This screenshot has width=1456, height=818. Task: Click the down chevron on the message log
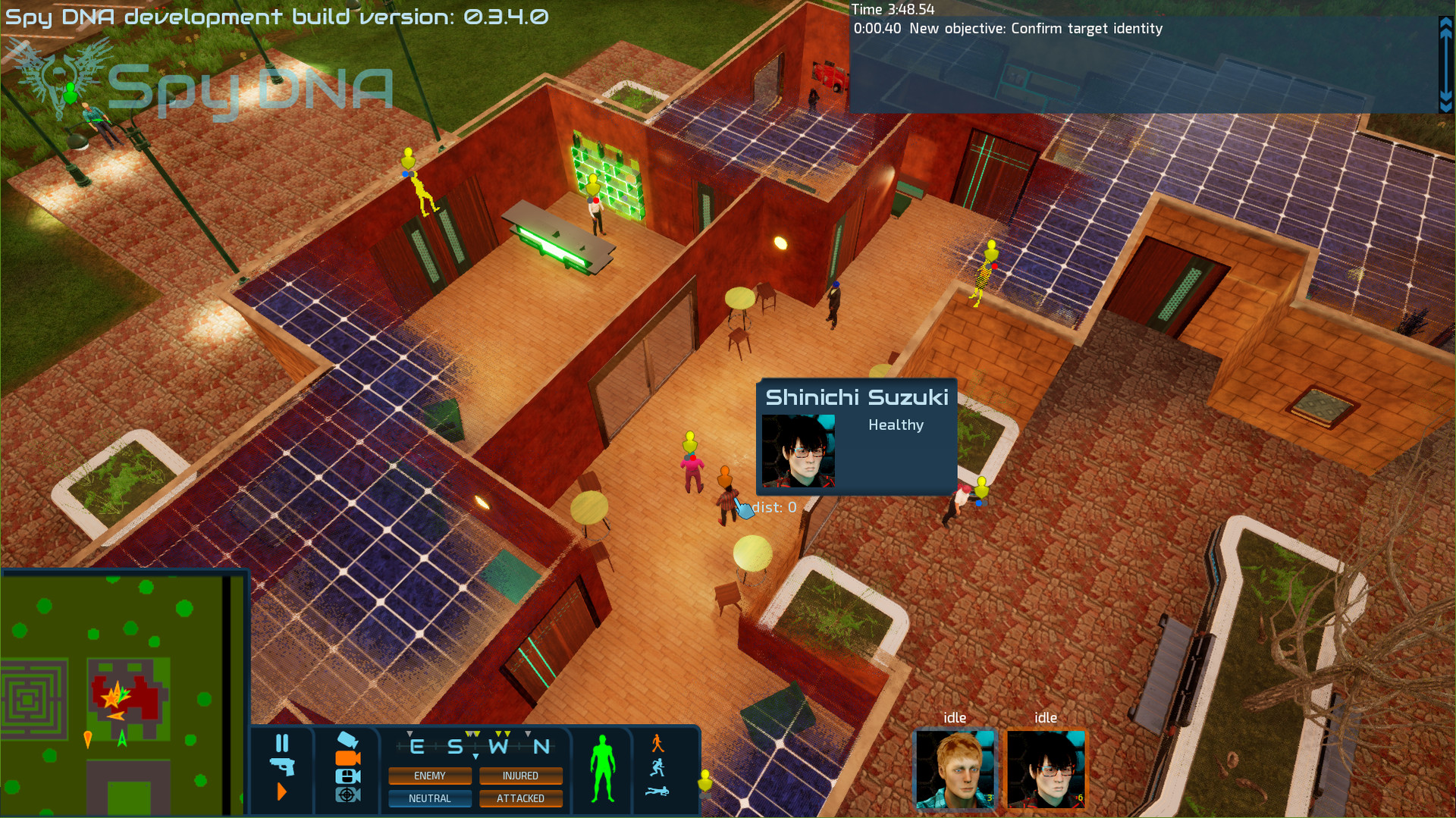(x=1445, y=99)
